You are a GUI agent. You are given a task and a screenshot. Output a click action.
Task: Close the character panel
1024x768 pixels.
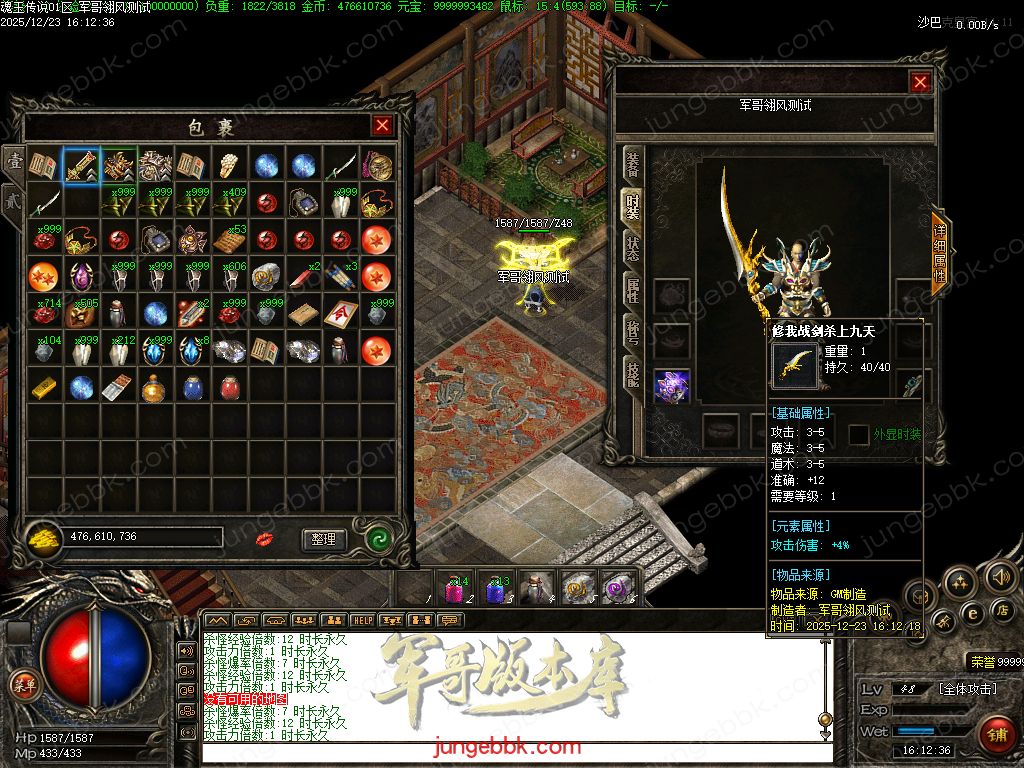pyautogui.click(x=920, y=83)
